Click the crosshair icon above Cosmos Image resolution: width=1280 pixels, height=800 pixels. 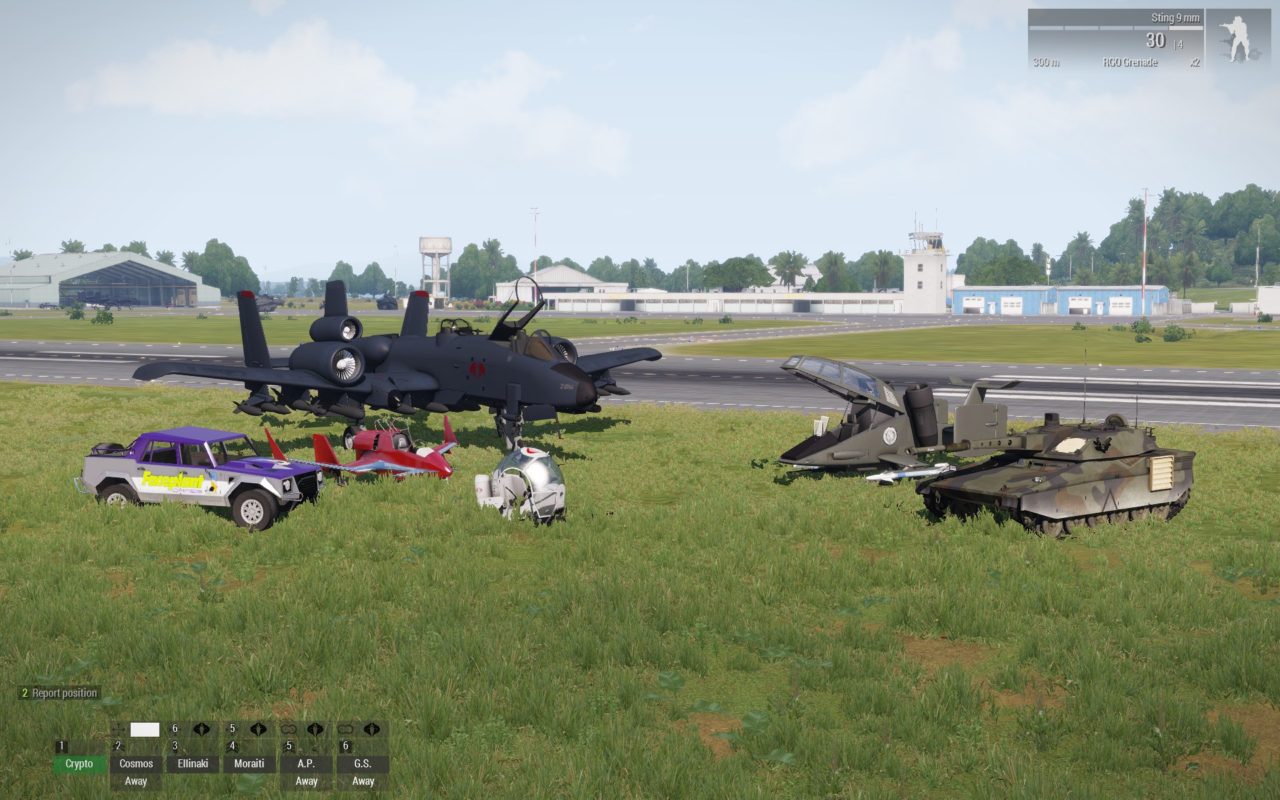point(118,728)
